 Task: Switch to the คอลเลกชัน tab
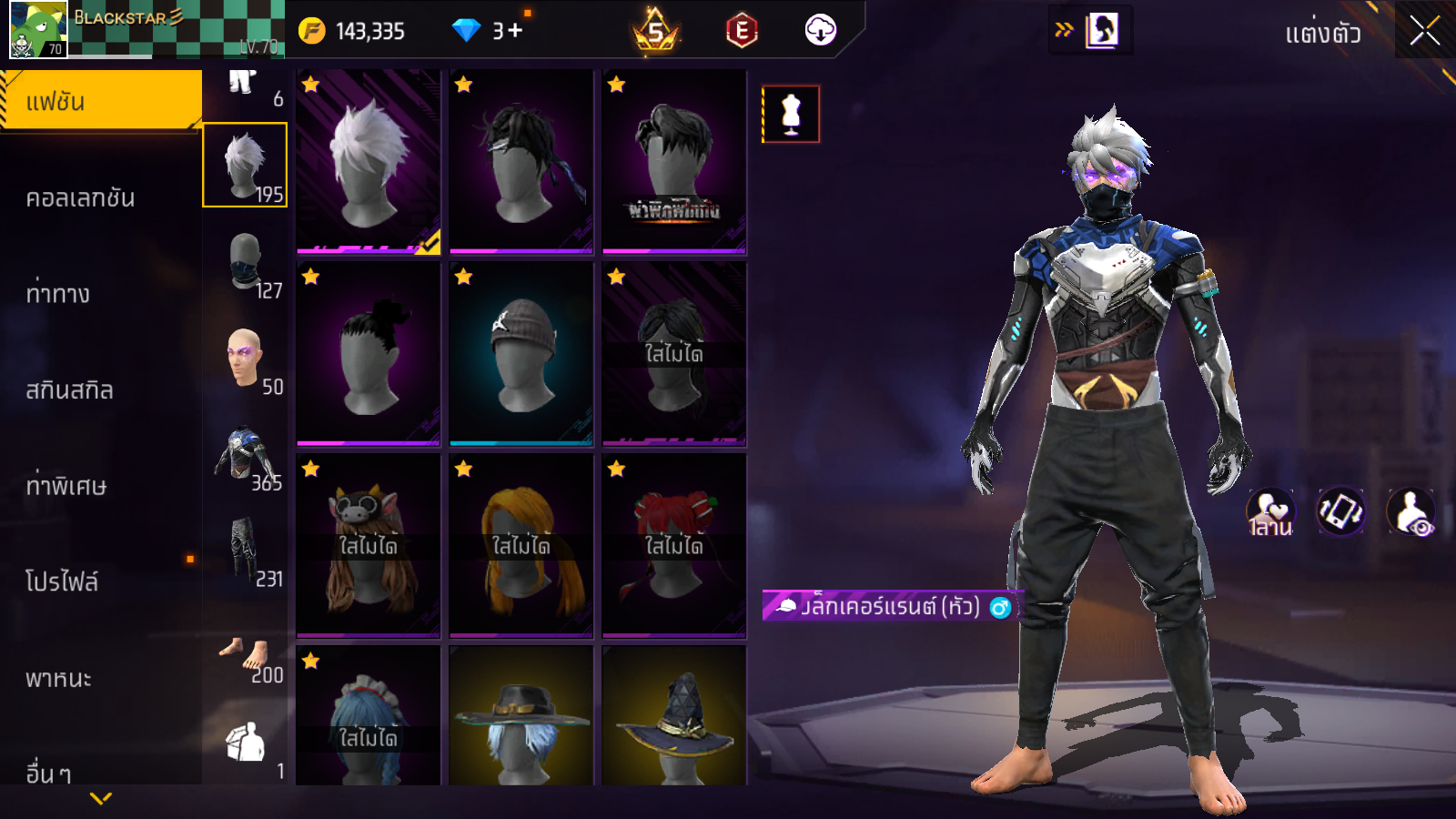80,197
